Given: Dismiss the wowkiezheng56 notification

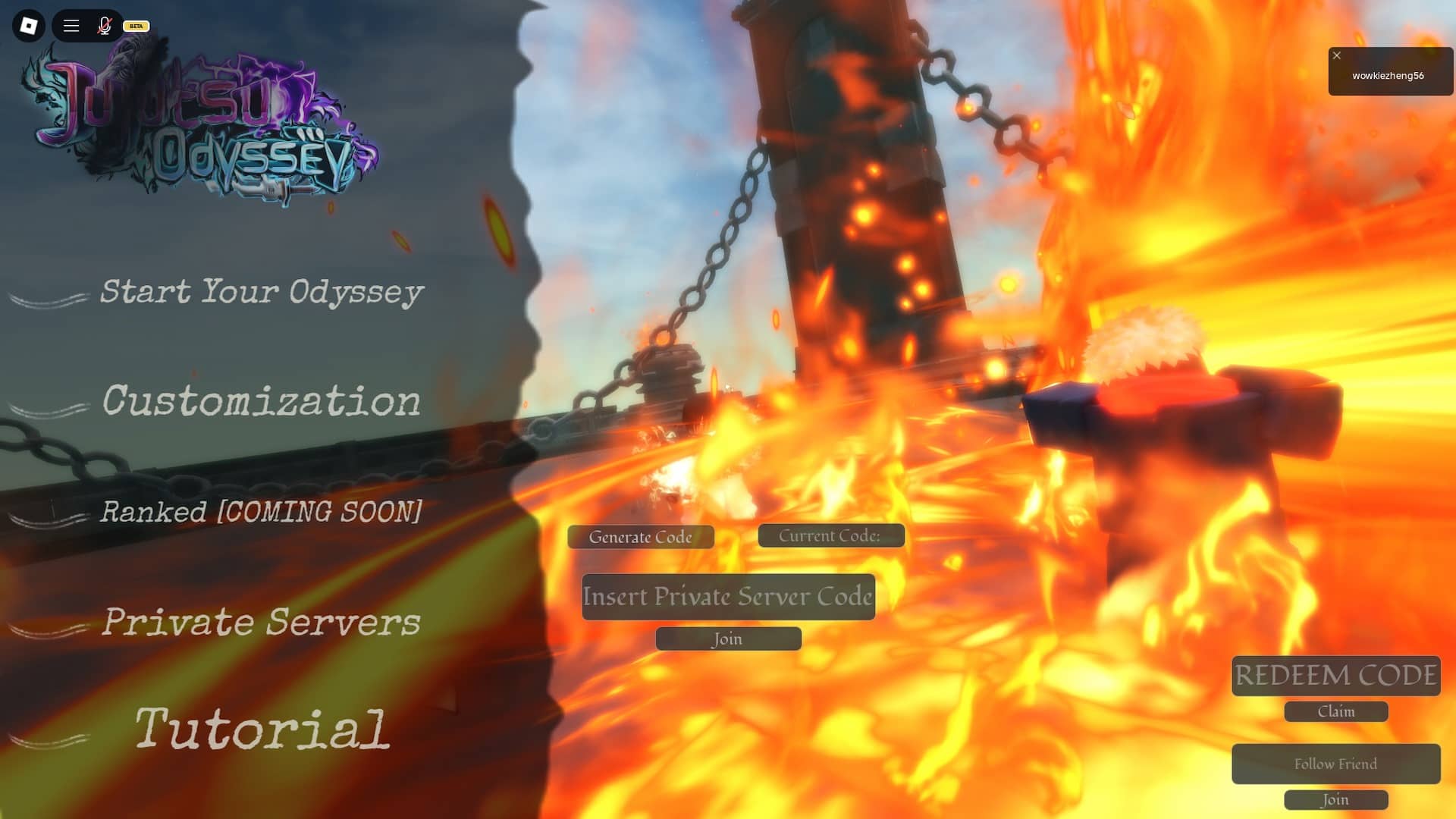Looking at the screenshot, I should pyautogui.click(x=1336, y=55).
